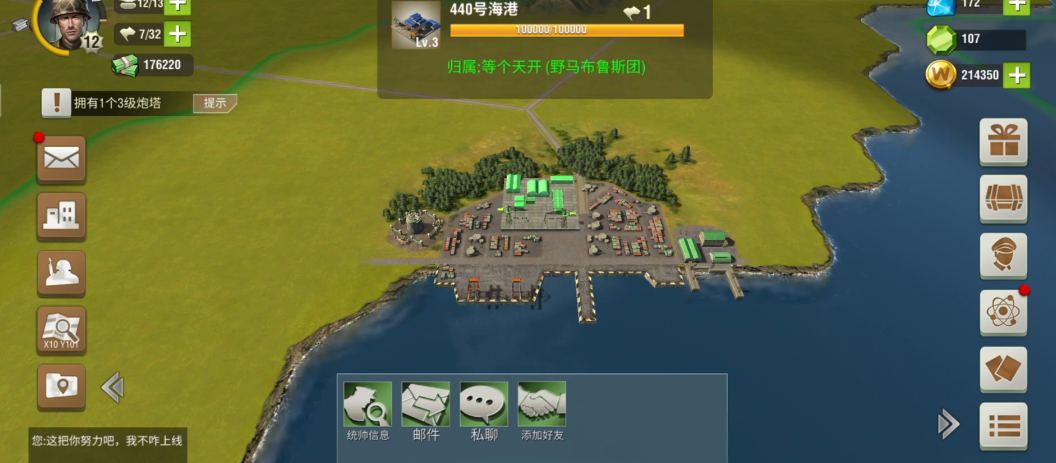
Task: View 统帅信息 commander information
Action: [x=368, y=410]
